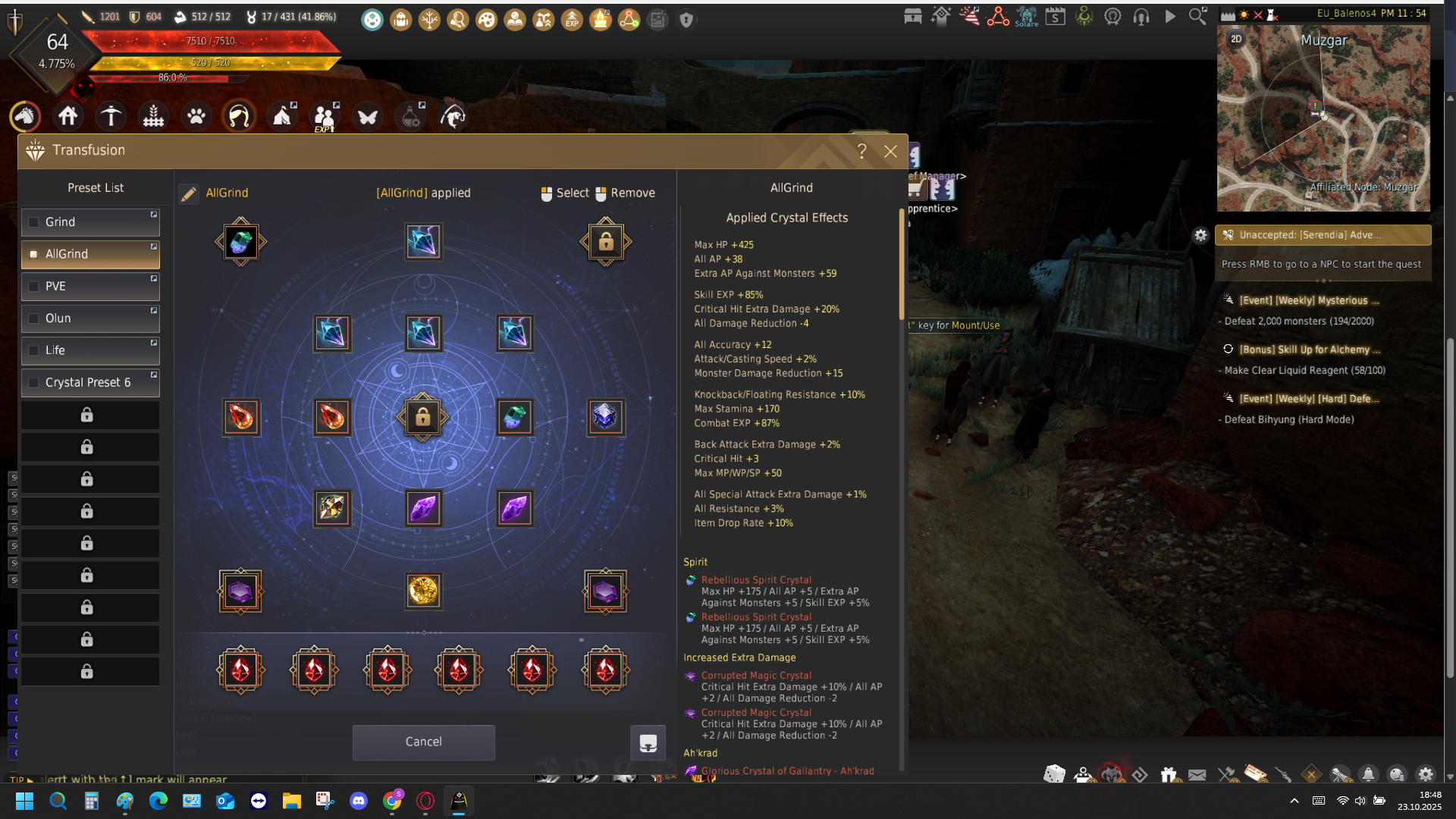Viewport: 1456px width, 819px height.
Task: Close the Transfusion window
Action: [x=890, y=152]
